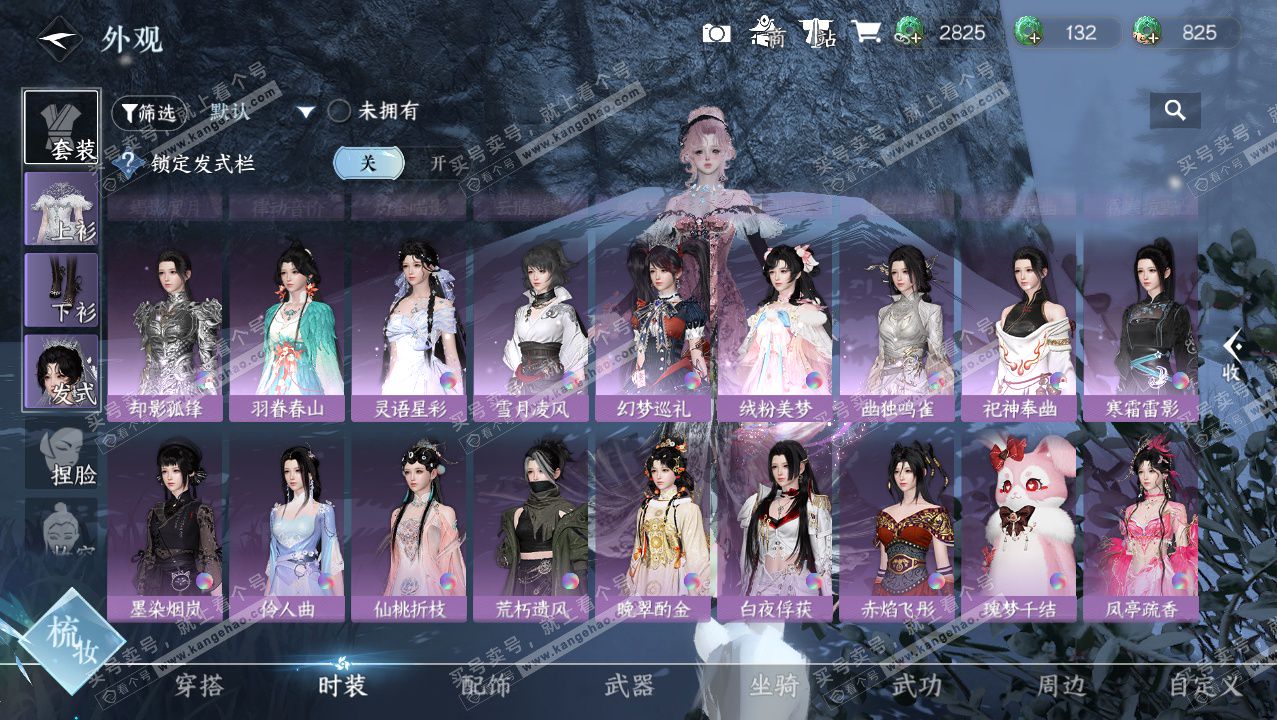Select the 却影孤锋 armor outfit
Viewport: 1277px width, 720px height.
coord(165,328)
